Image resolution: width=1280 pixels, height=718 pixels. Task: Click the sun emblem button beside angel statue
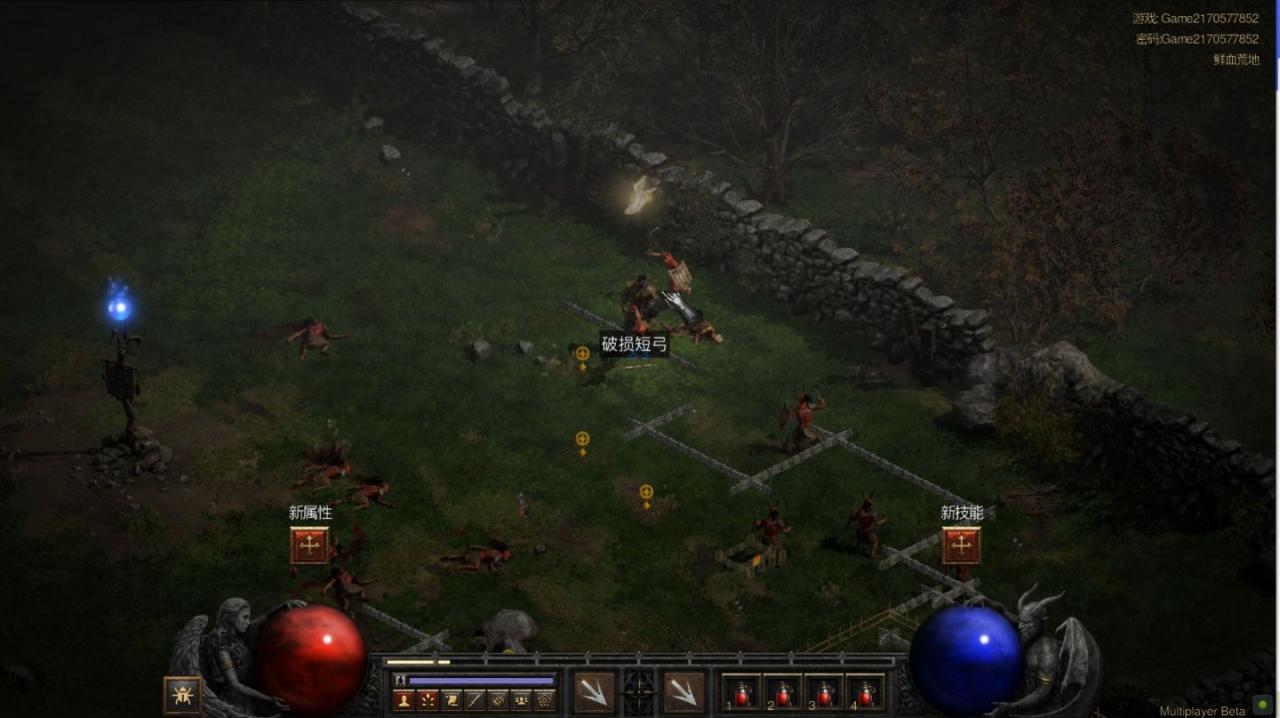click(182, 694)
